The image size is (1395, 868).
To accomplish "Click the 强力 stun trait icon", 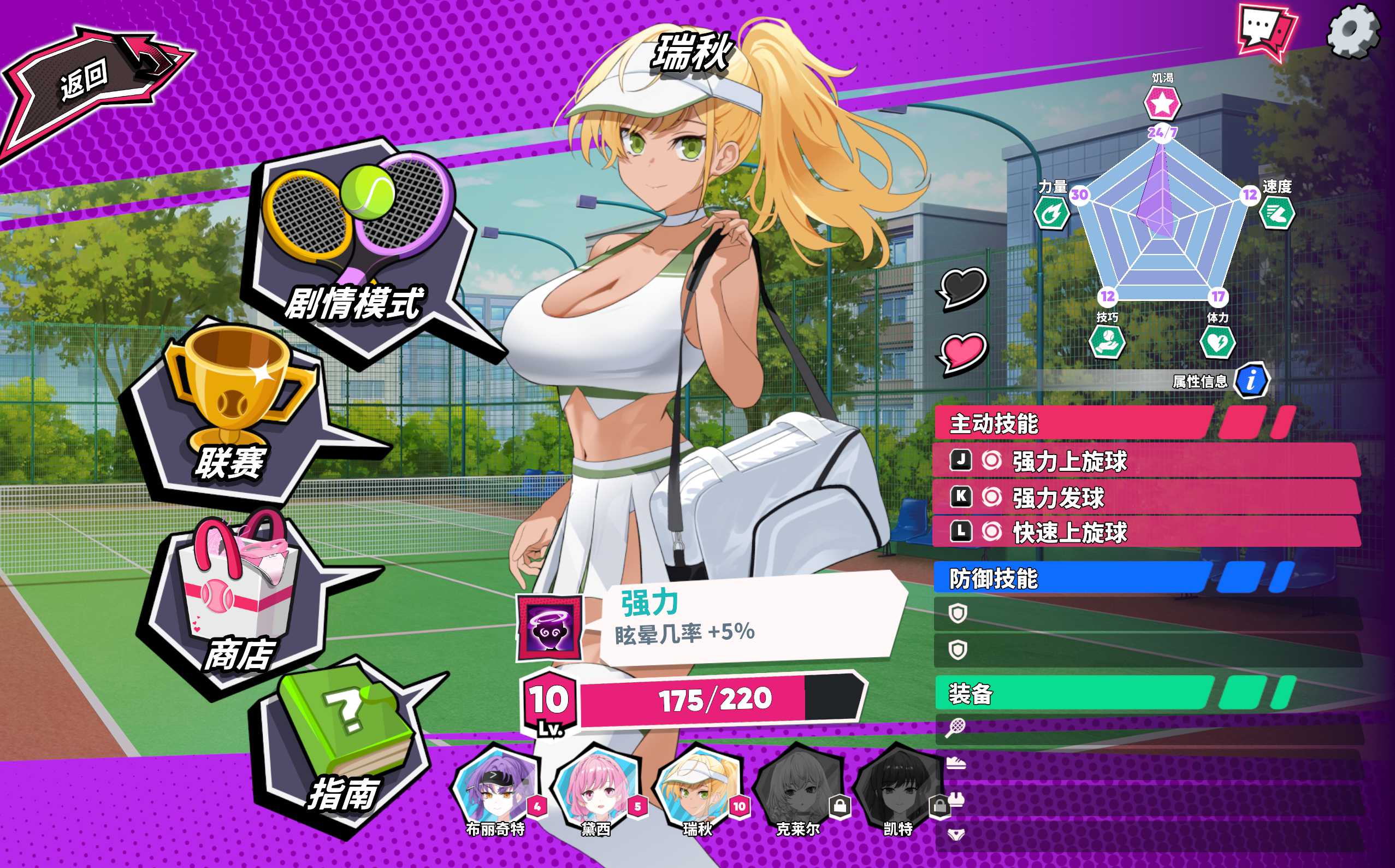I will pyautogui.click(x=549, y=628).
